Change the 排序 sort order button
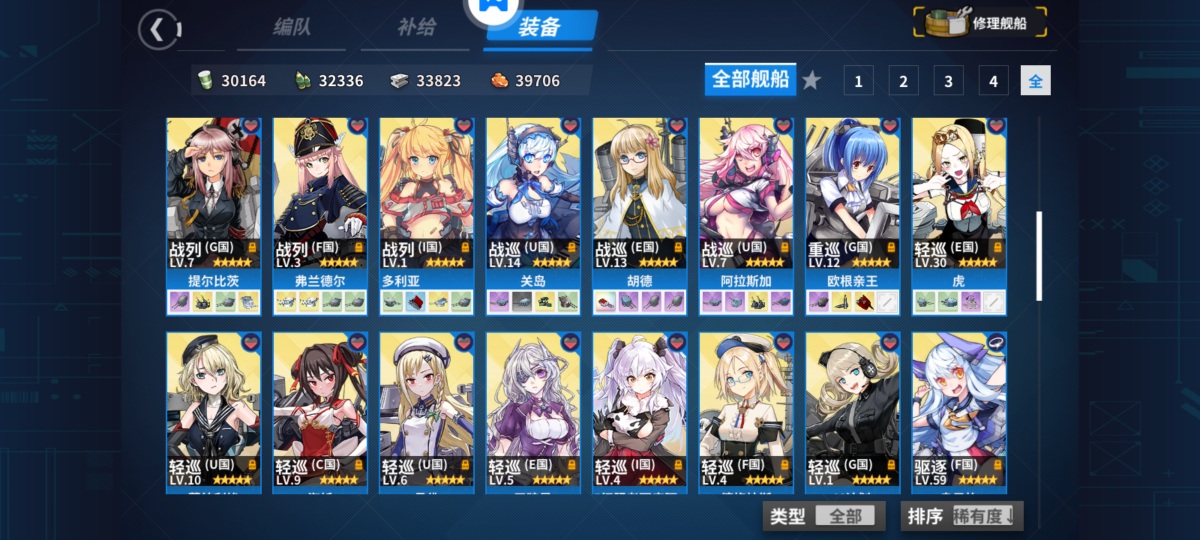 [962, 516]
